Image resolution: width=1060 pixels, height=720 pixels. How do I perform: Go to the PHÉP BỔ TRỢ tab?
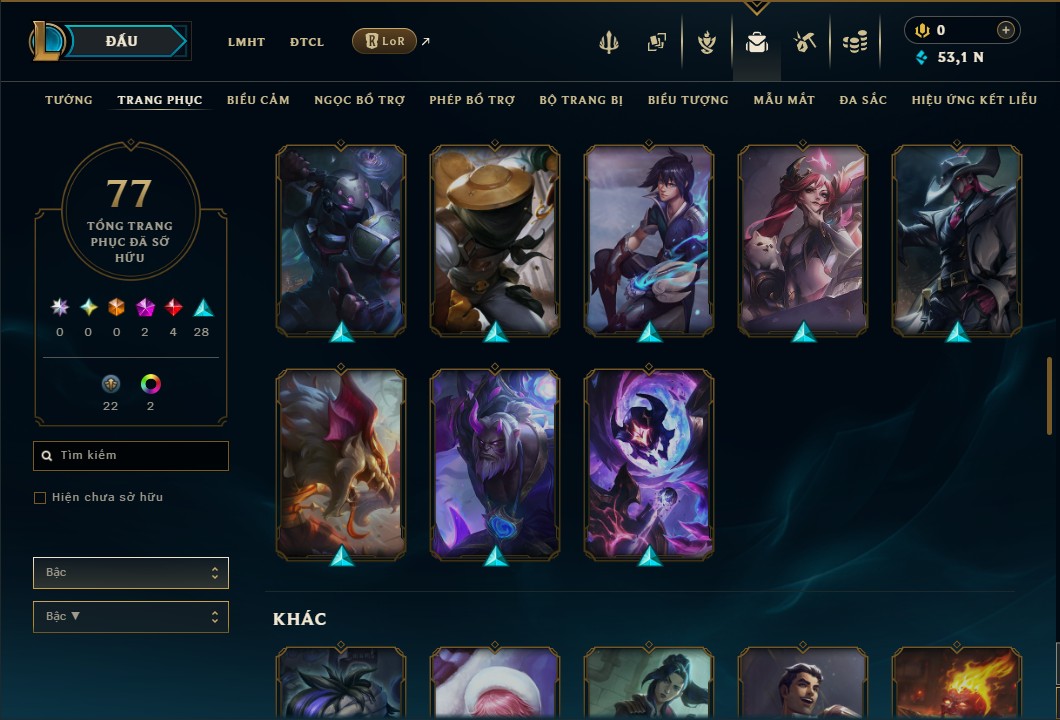(x=472, y=100)
